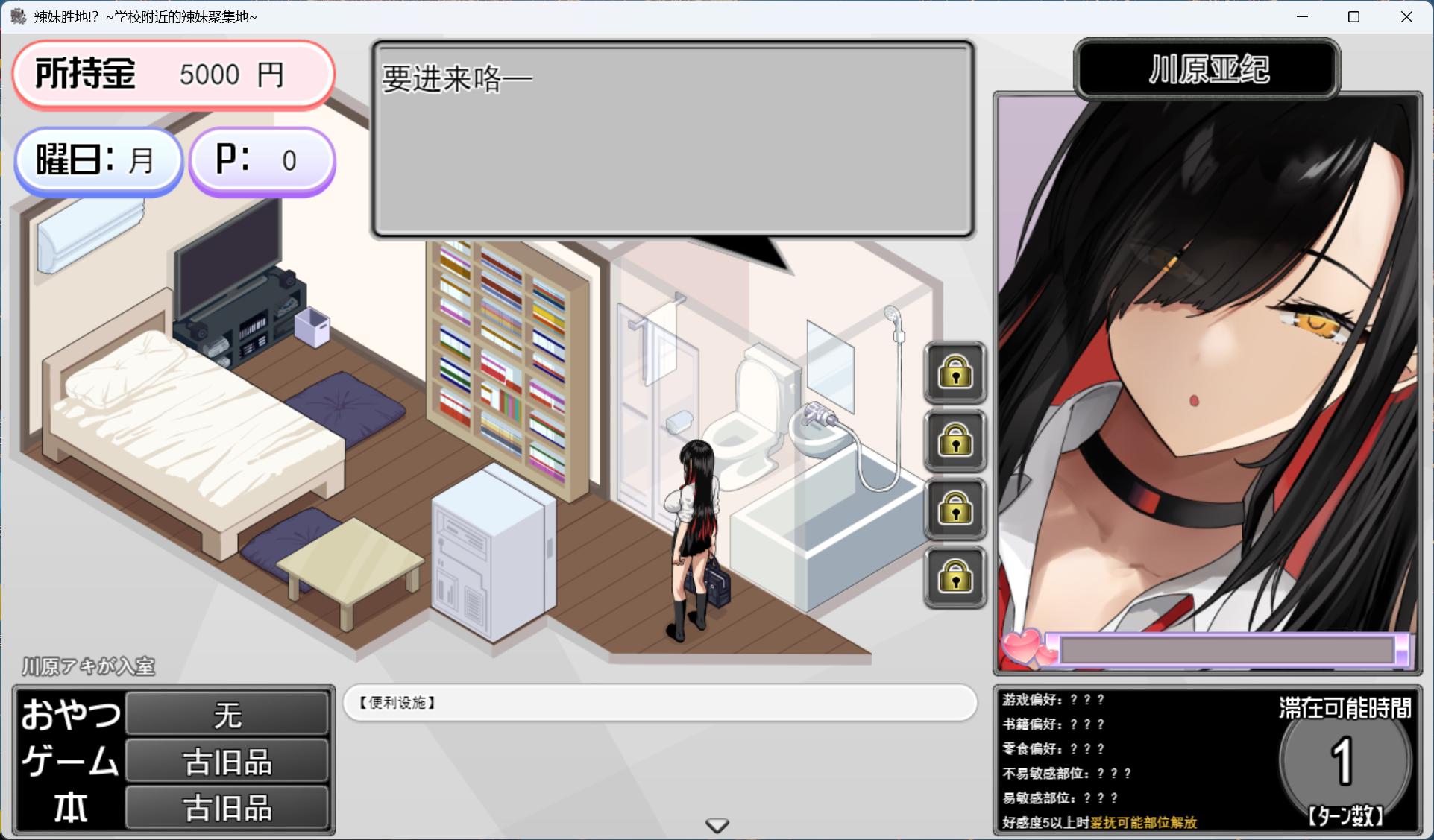This screenshot has width=1434, height=840.
Task: Expand the down arrow at bottom center
Action: [717, 825]
